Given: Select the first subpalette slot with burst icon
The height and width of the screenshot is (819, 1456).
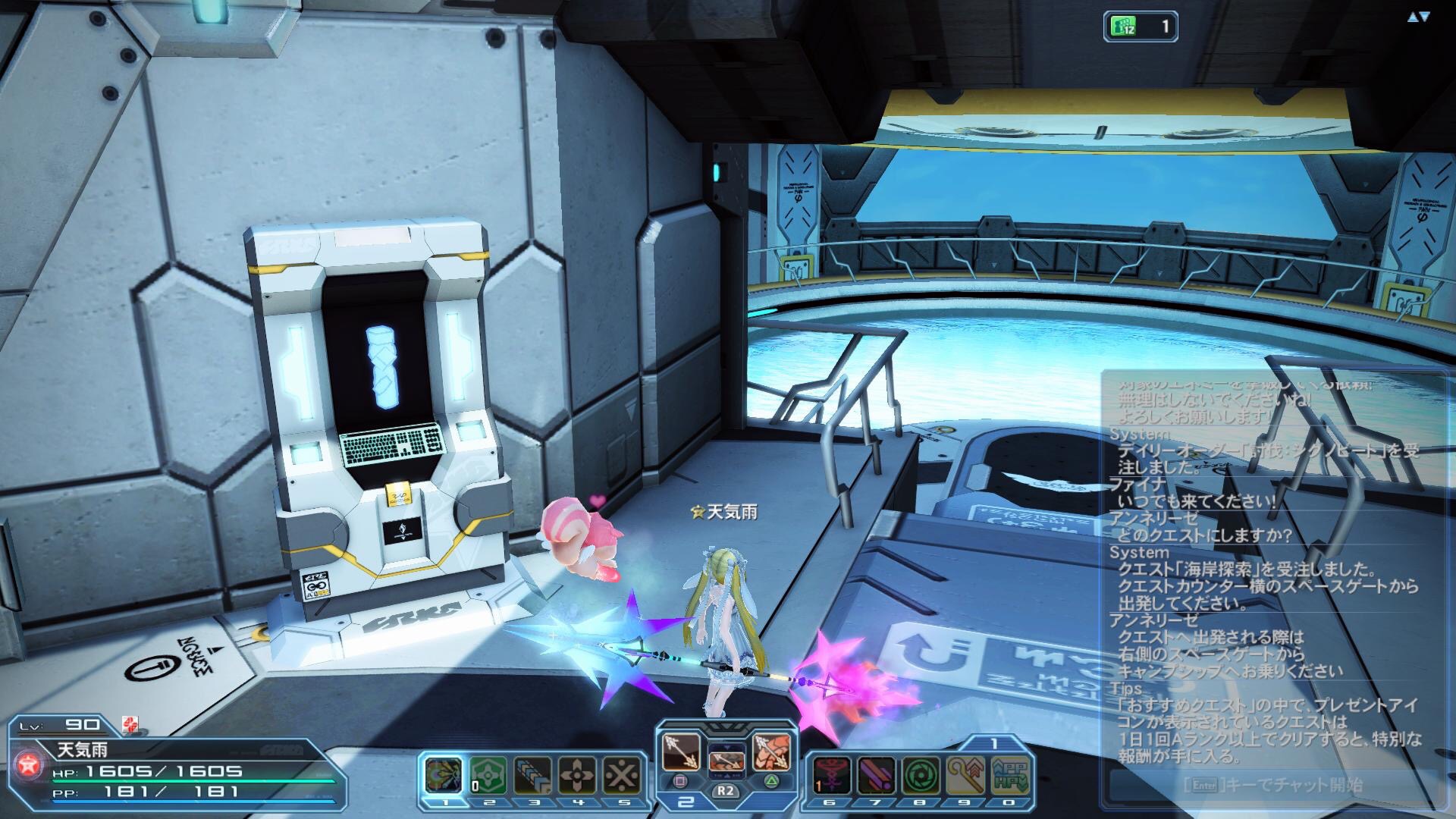Looking at the screenshot, I should [441, 774].
